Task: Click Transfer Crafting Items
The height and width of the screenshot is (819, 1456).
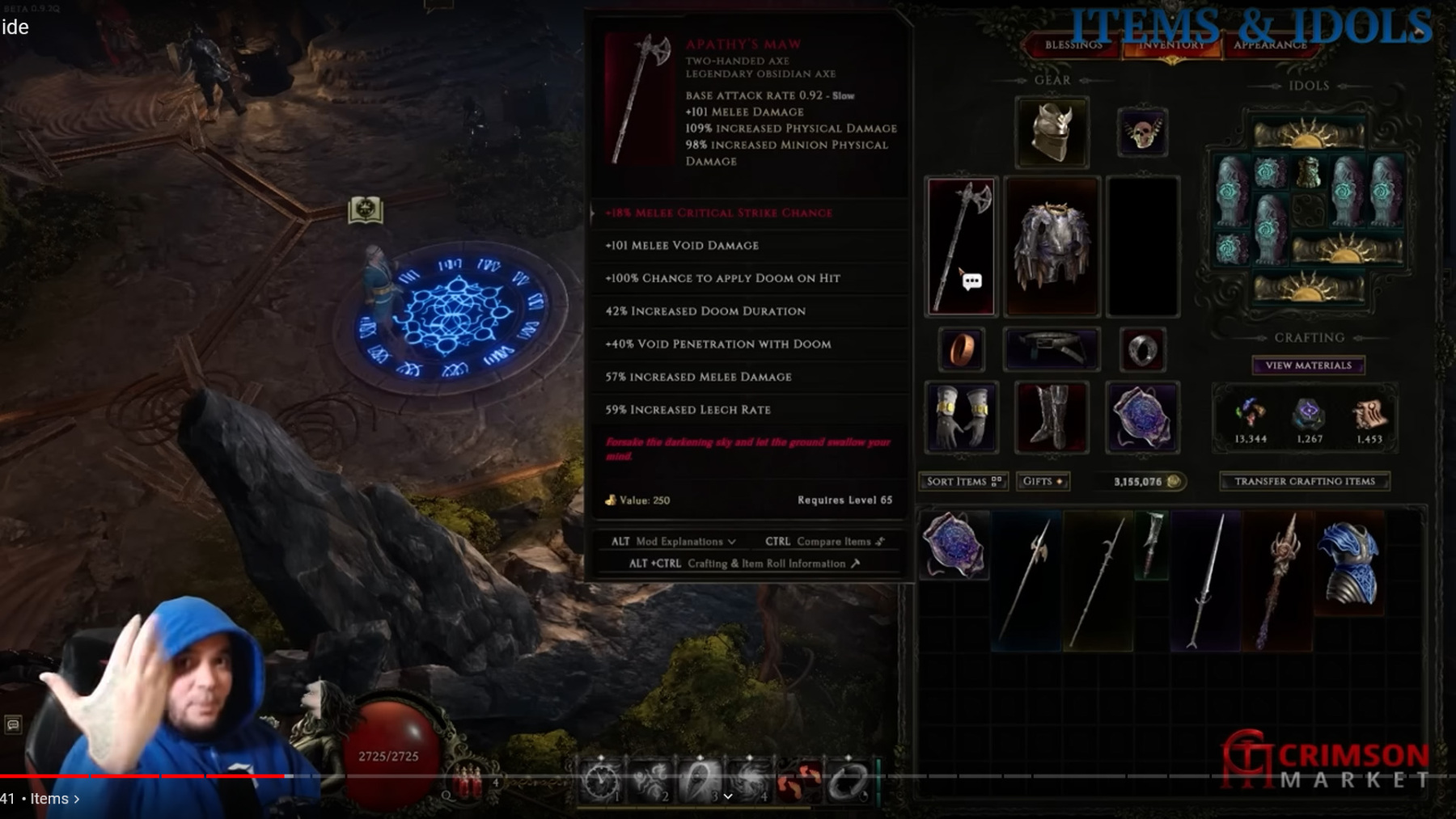Action: 1304,481
